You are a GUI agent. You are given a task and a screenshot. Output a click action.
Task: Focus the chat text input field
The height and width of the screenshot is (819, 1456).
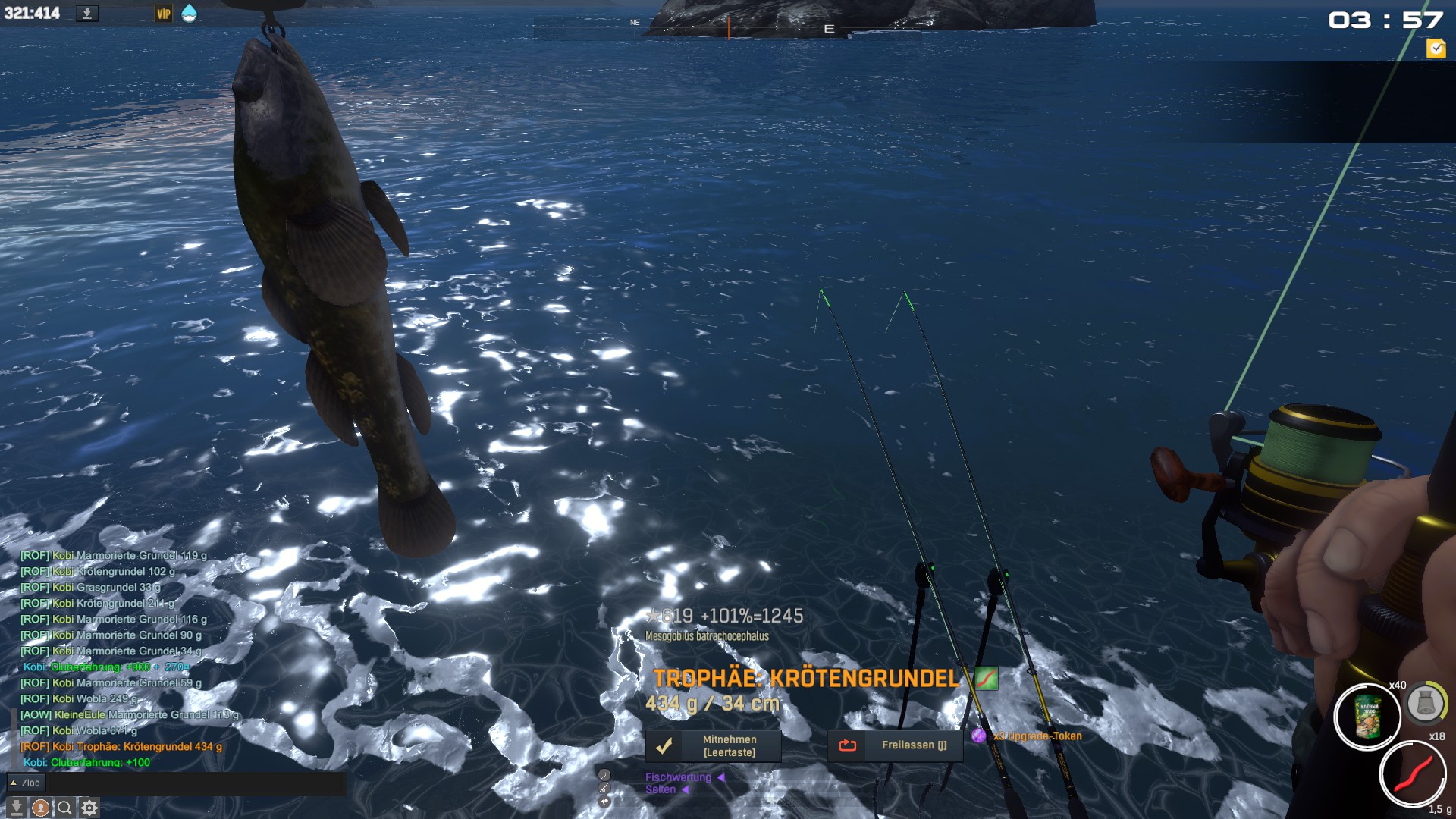(197, 783)
